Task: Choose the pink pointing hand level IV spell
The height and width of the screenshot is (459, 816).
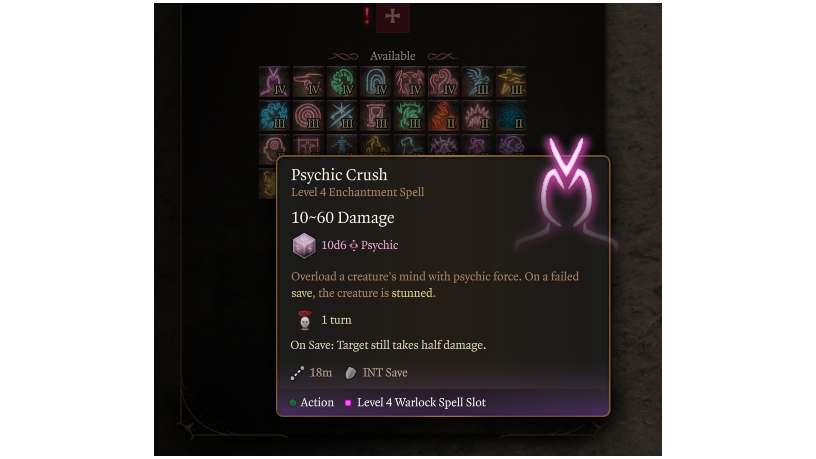Action: point(308,82)
